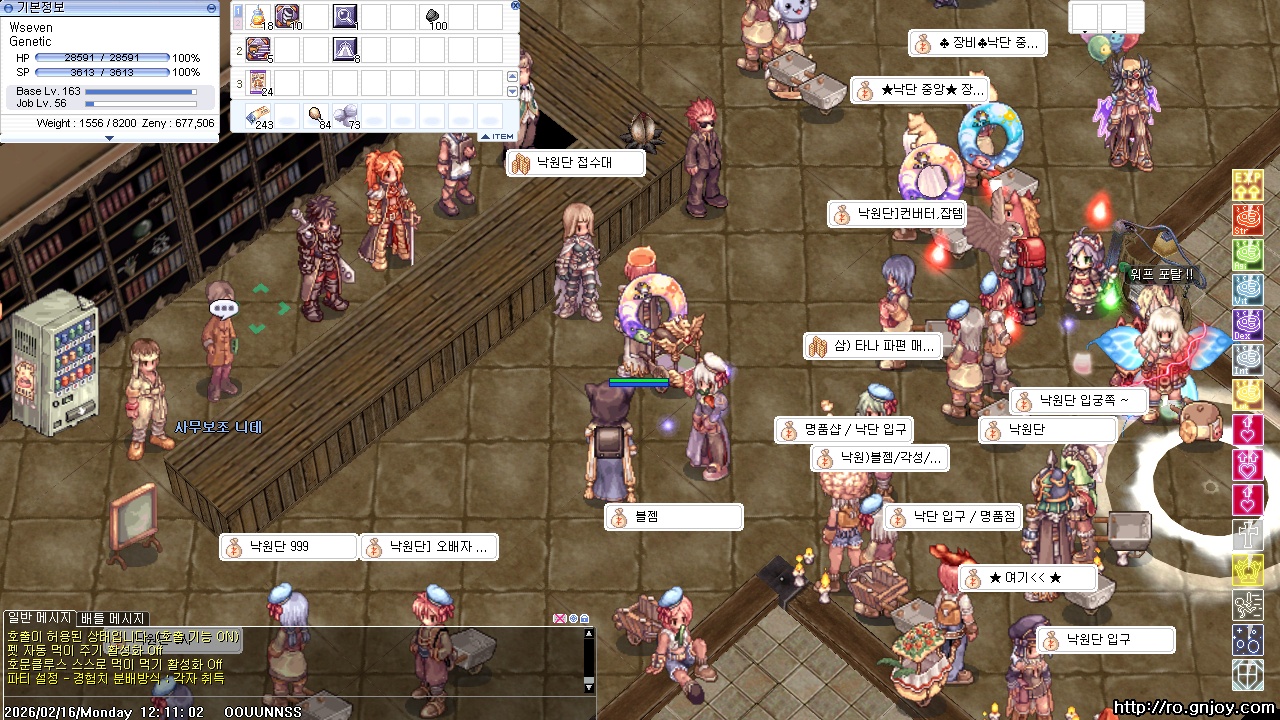Screen dimensions: 1280x720
Task: Use the card item with 24 count
Action: coord(259,82)
